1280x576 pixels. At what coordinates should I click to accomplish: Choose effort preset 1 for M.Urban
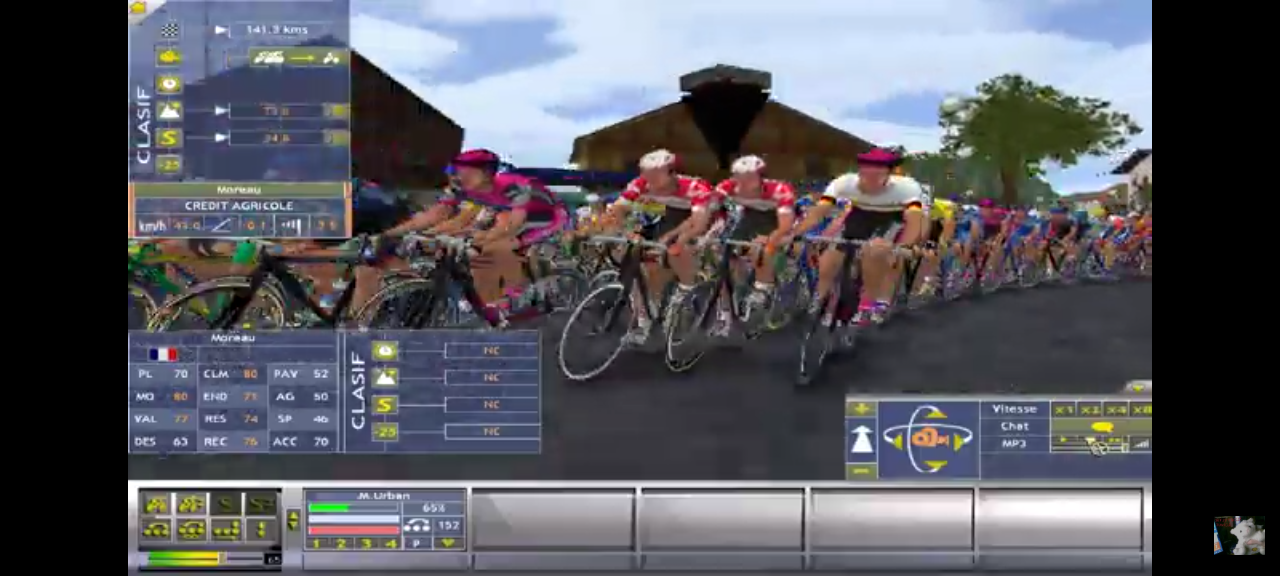point(317,543)
